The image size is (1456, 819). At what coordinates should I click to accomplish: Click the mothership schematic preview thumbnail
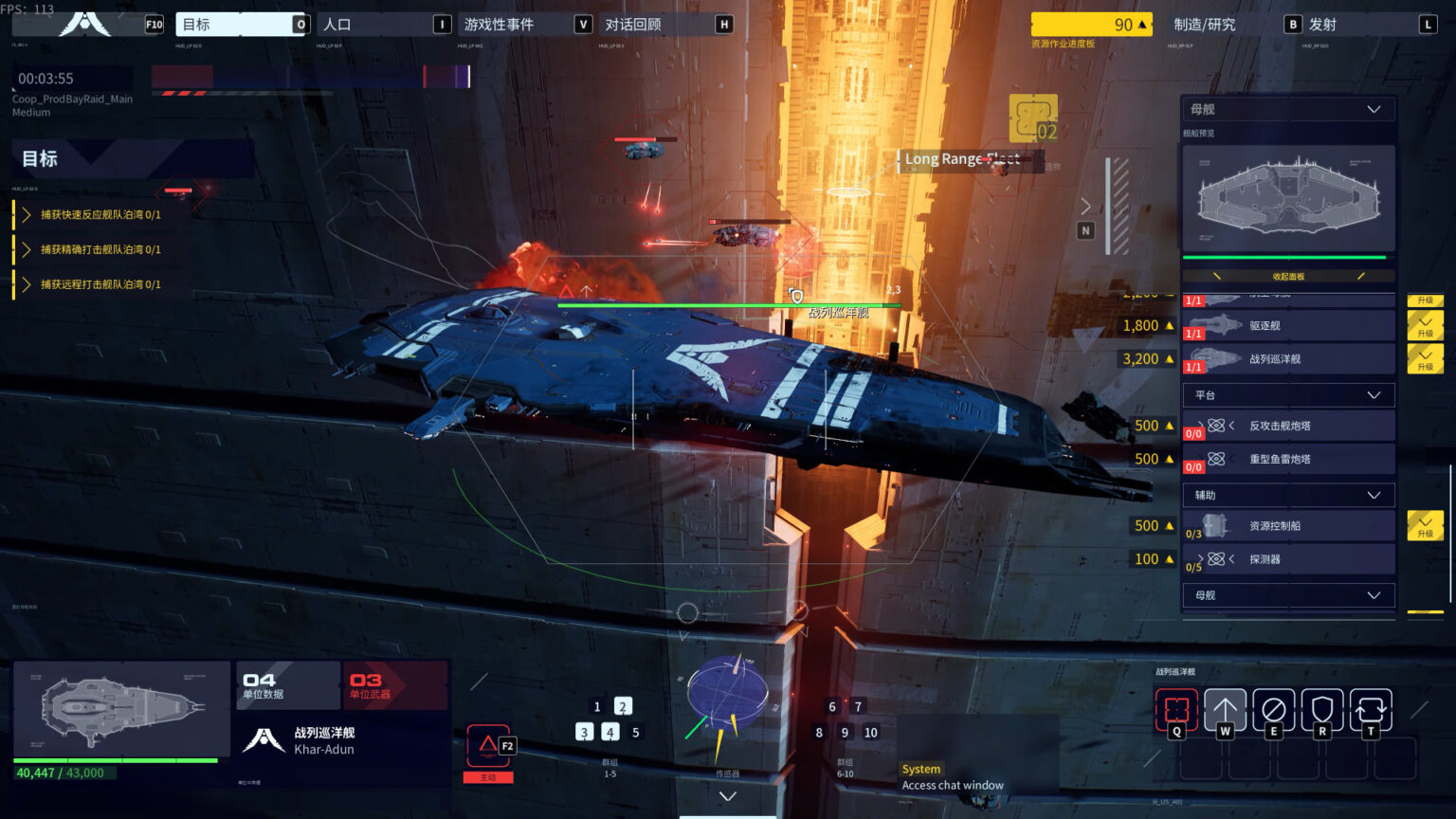(x=1287, y=196)
